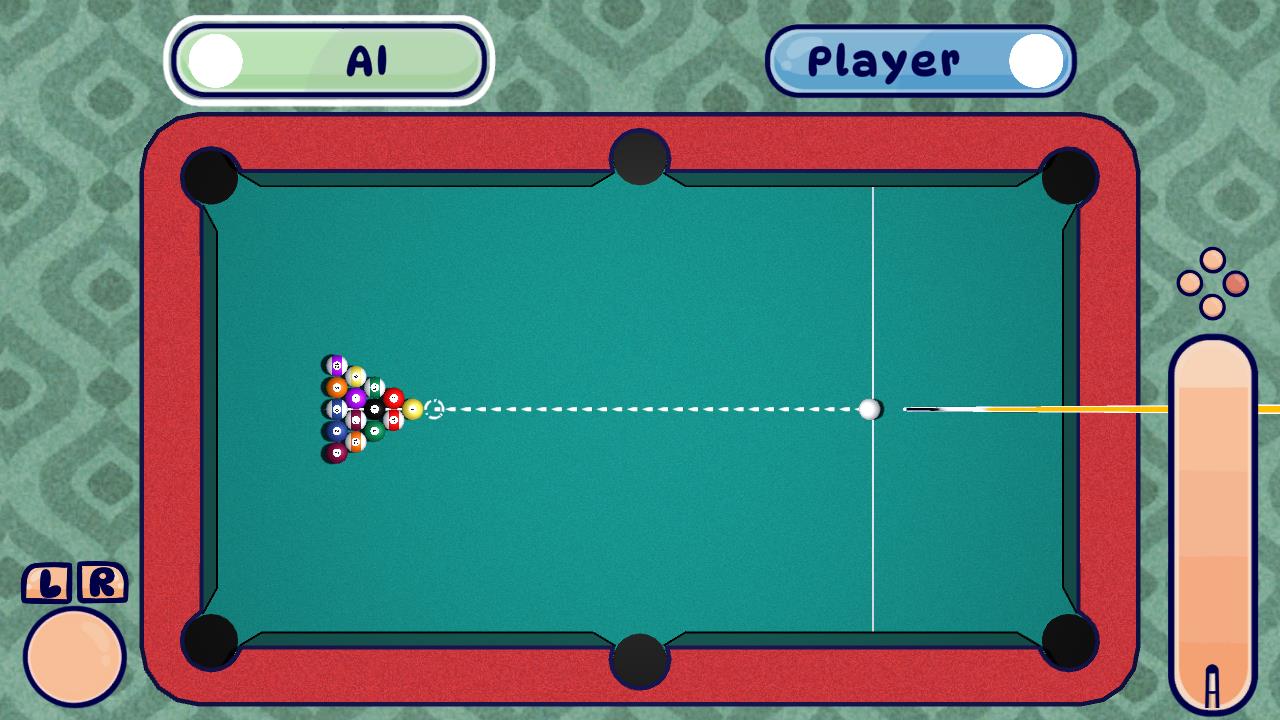Image resolution: width=1280 pixels, height=720 pixels.
Task: Click the ghost ball target indicator
Action: tap(434, 408)
